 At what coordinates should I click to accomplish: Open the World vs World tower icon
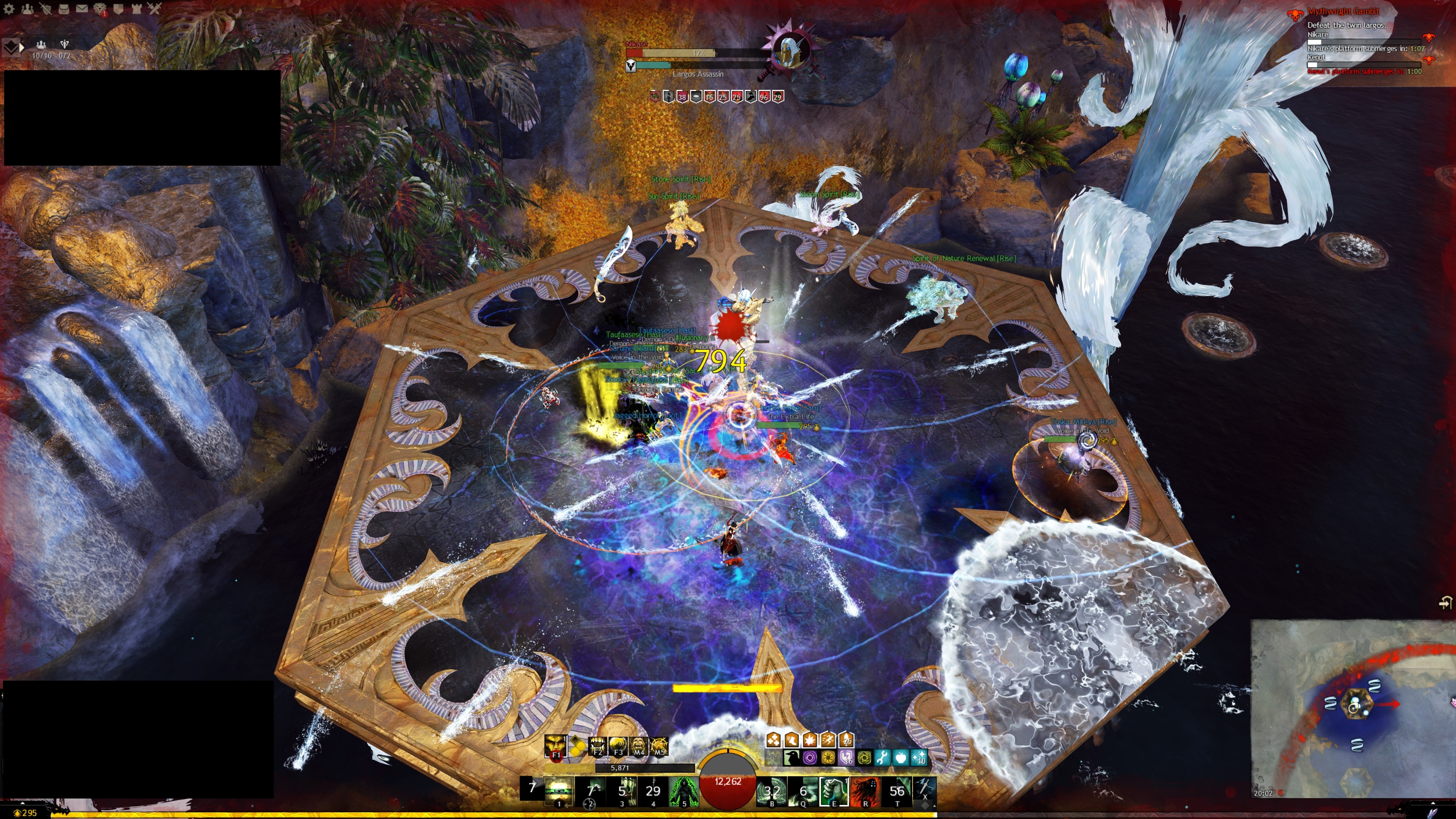[x=136, y=8]
